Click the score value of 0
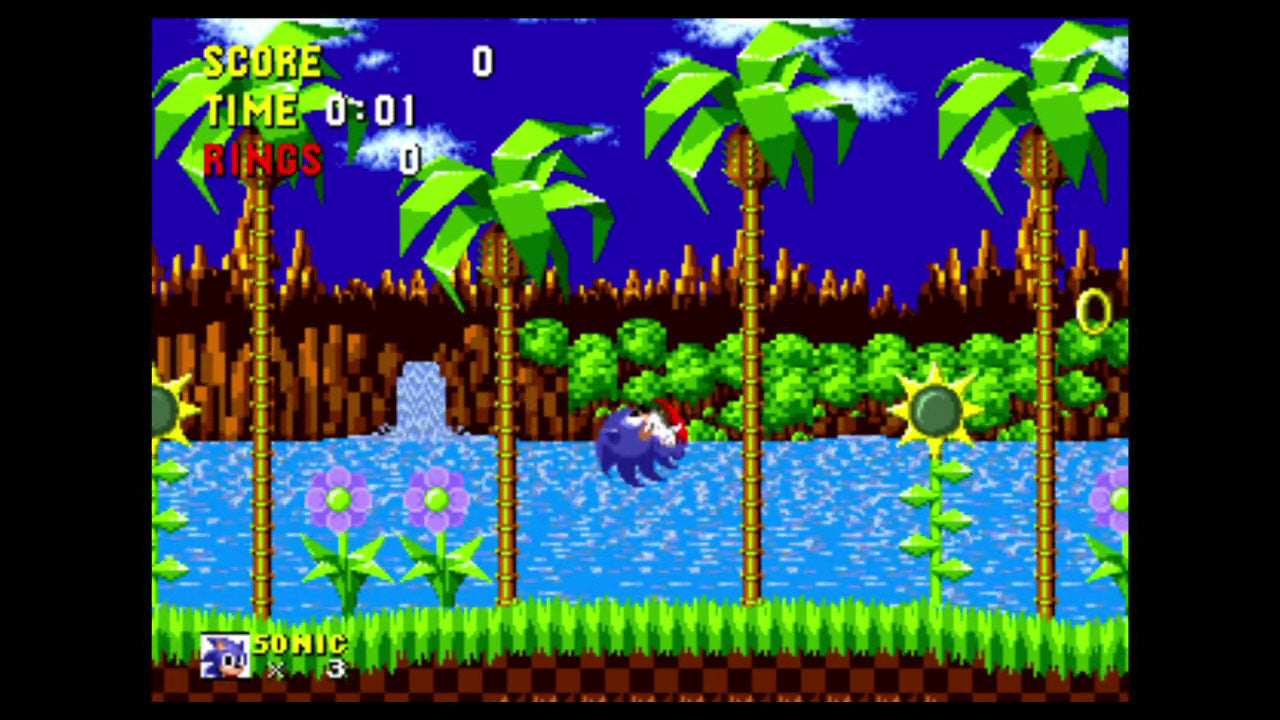Image resolution: width=1280 pixels, height=720 pixels. [x=481, y=62]
